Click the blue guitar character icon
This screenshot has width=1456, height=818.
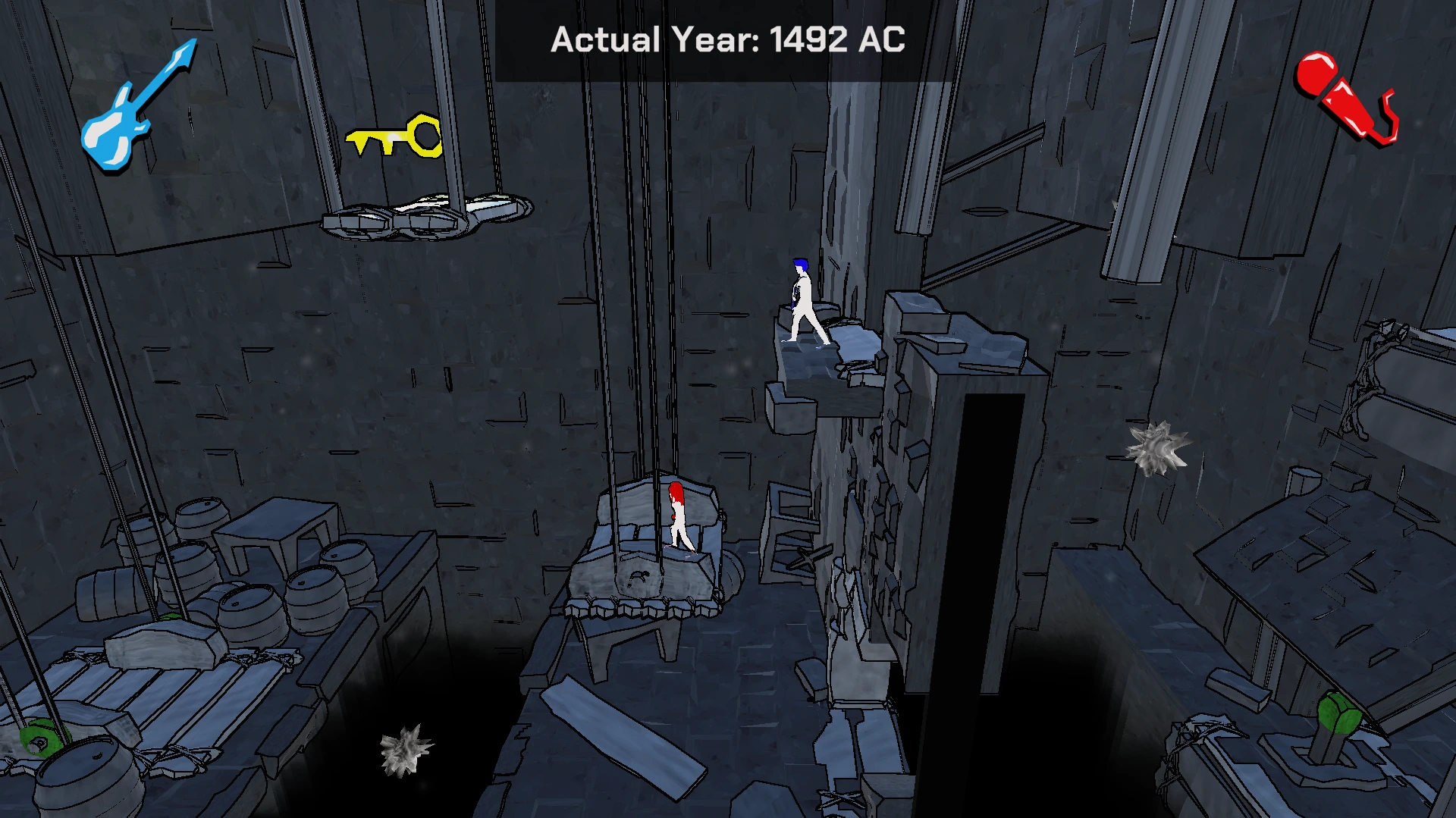tap(132, 108)
